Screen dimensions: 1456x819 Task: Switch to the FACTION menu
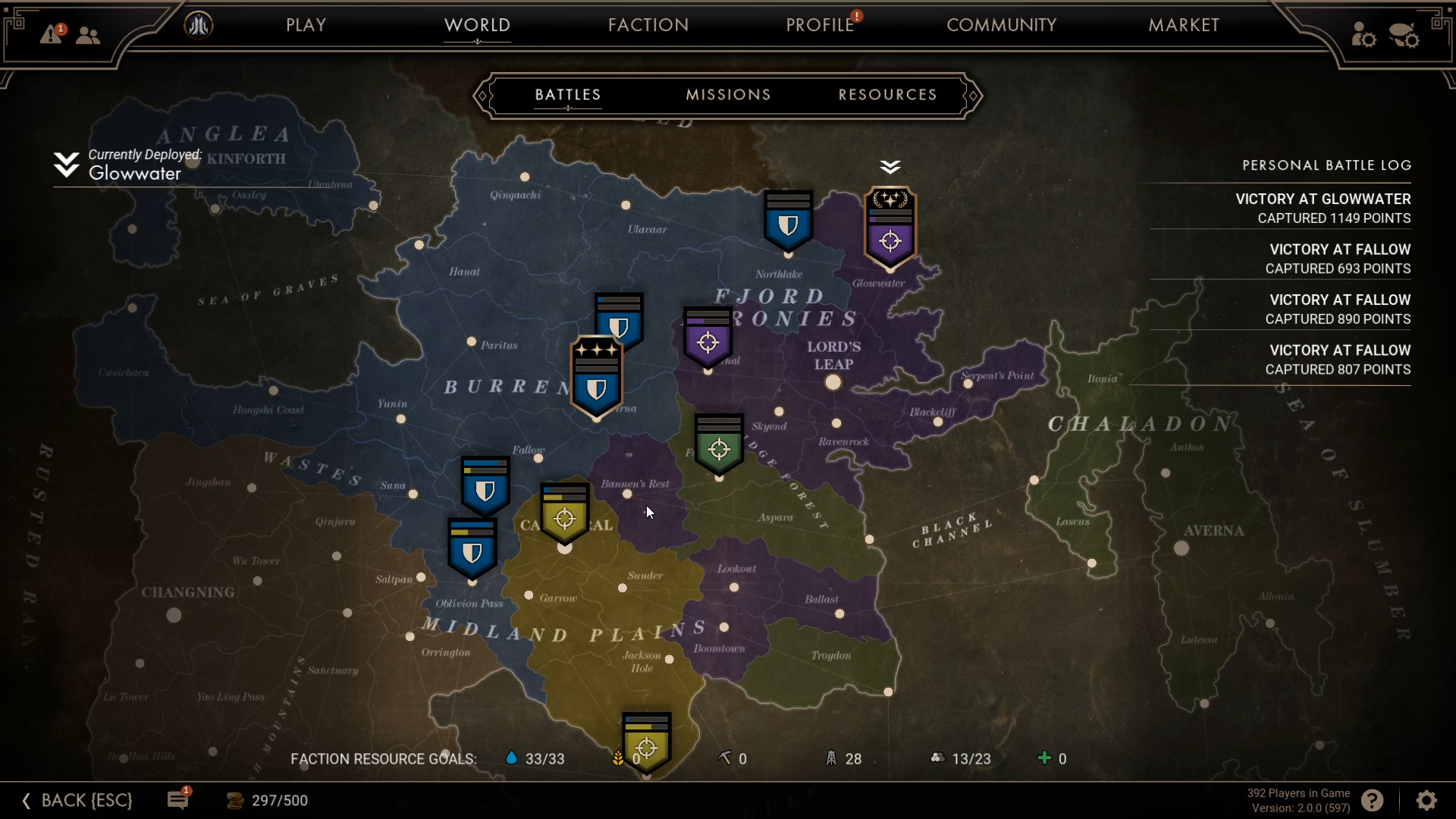pos(648,25)
